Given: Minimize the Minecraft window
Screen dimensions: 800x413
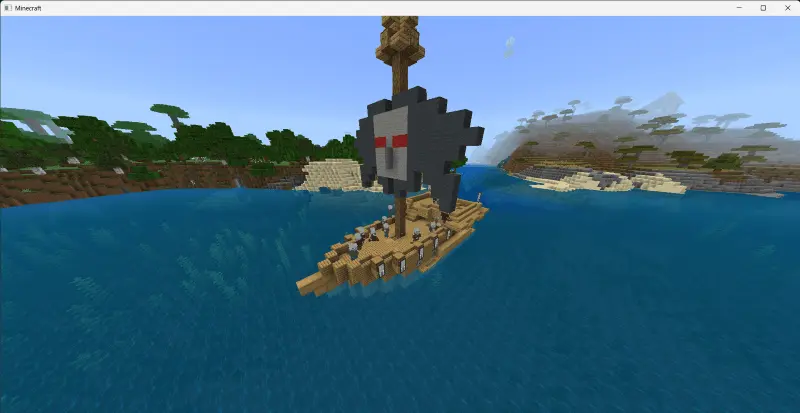Looking at the screenshot, I should point(740,7).
